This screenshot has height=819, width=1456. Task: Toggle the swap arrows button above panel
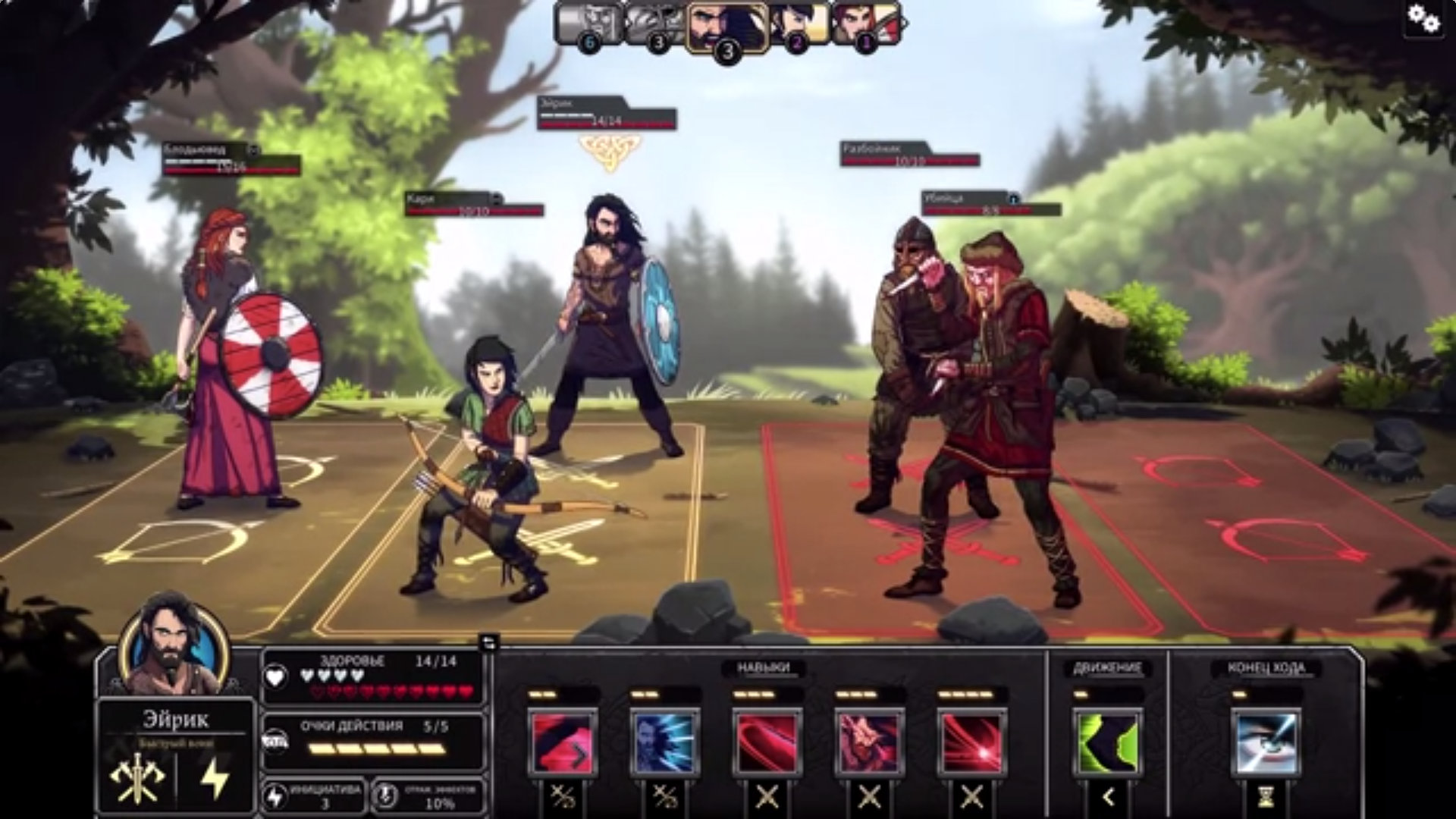tap(489, 643)
